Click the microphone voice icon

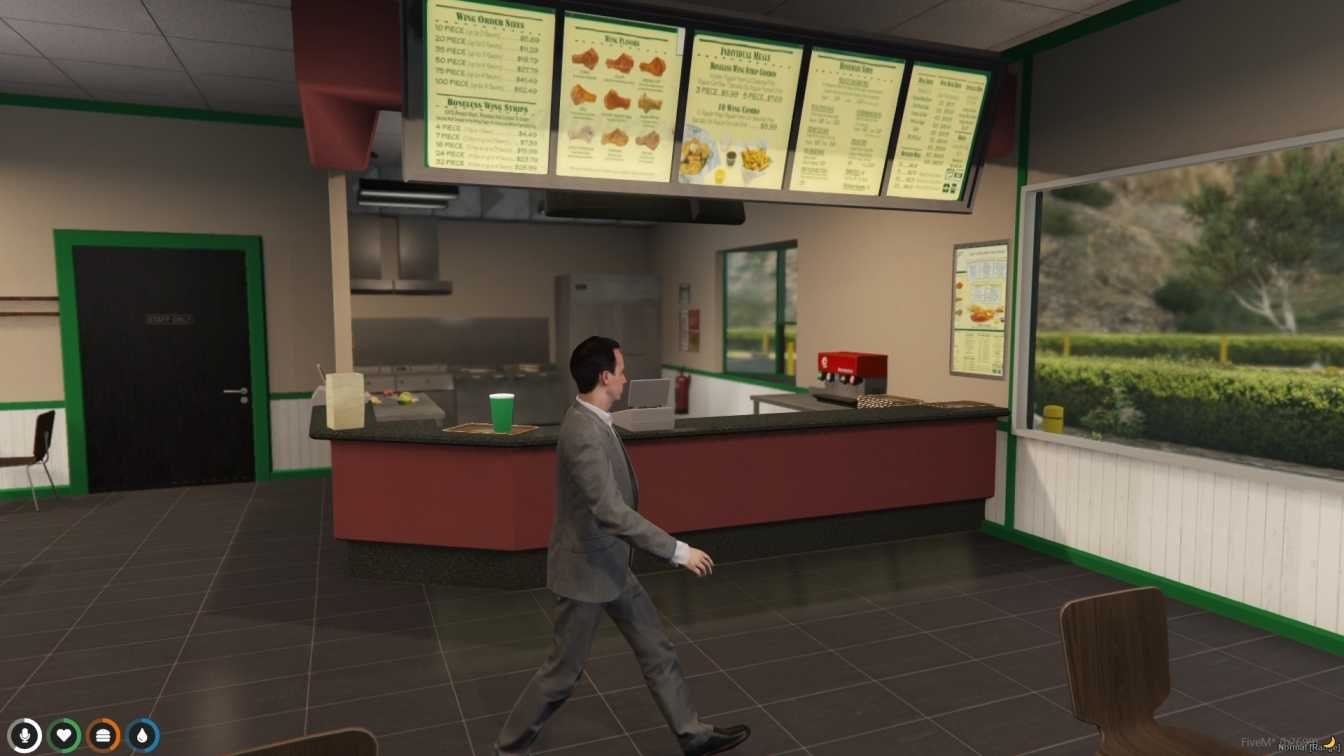(25, 736)
